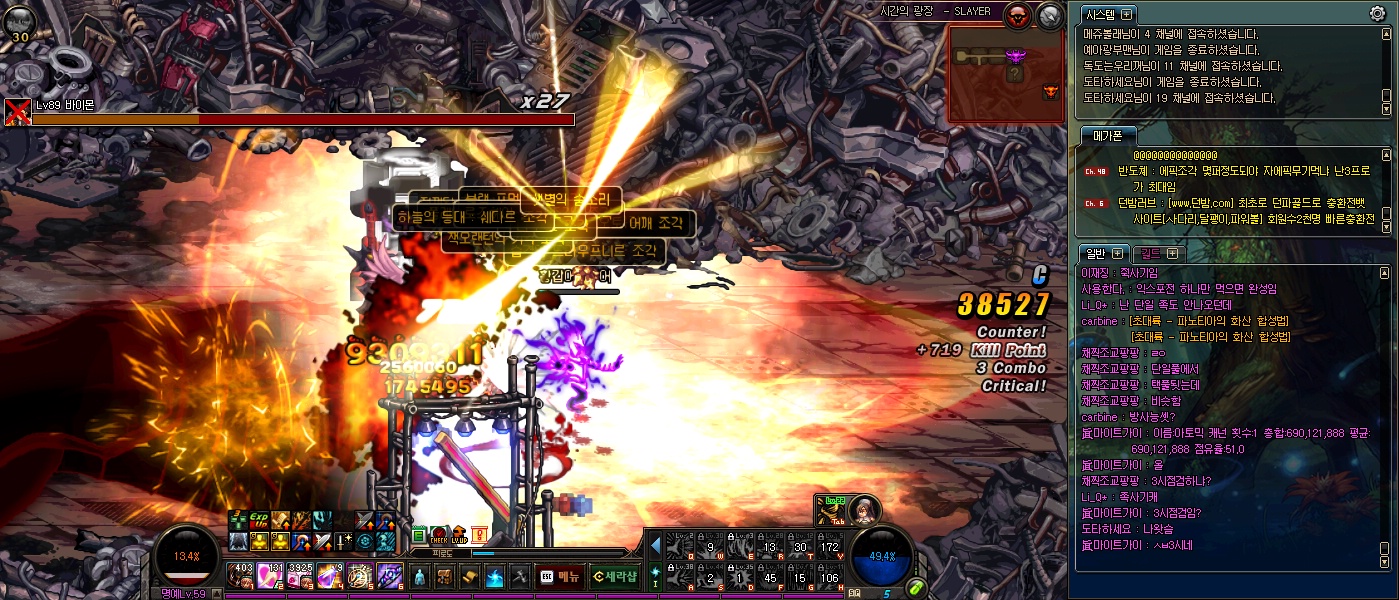The image size is (1399, 600).
Task: Open the scroll-shaped quest icon
Action: coord(469,577)
